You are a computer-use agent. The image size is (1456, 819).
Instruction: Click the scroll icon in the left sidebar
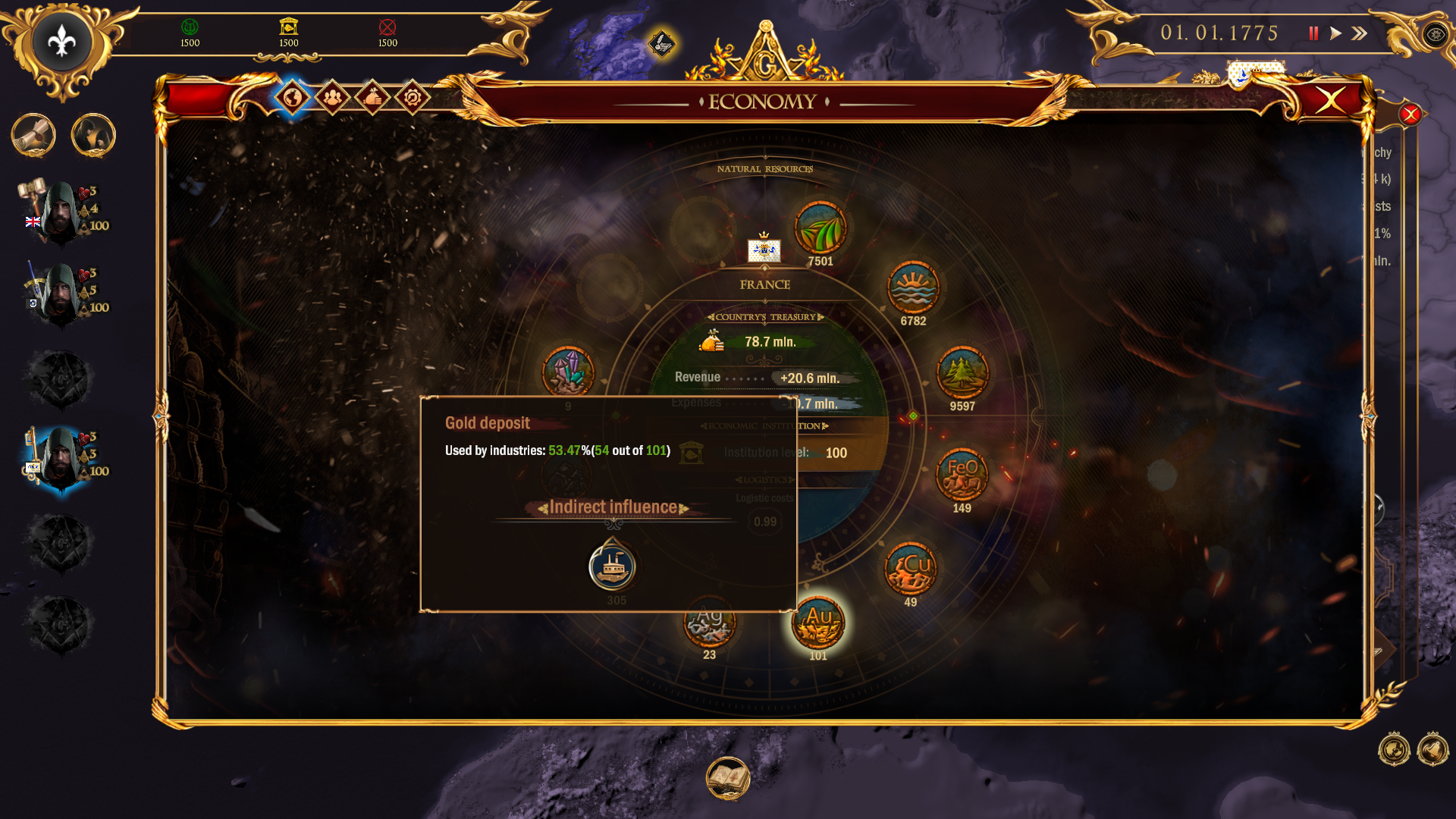point(33,135)
